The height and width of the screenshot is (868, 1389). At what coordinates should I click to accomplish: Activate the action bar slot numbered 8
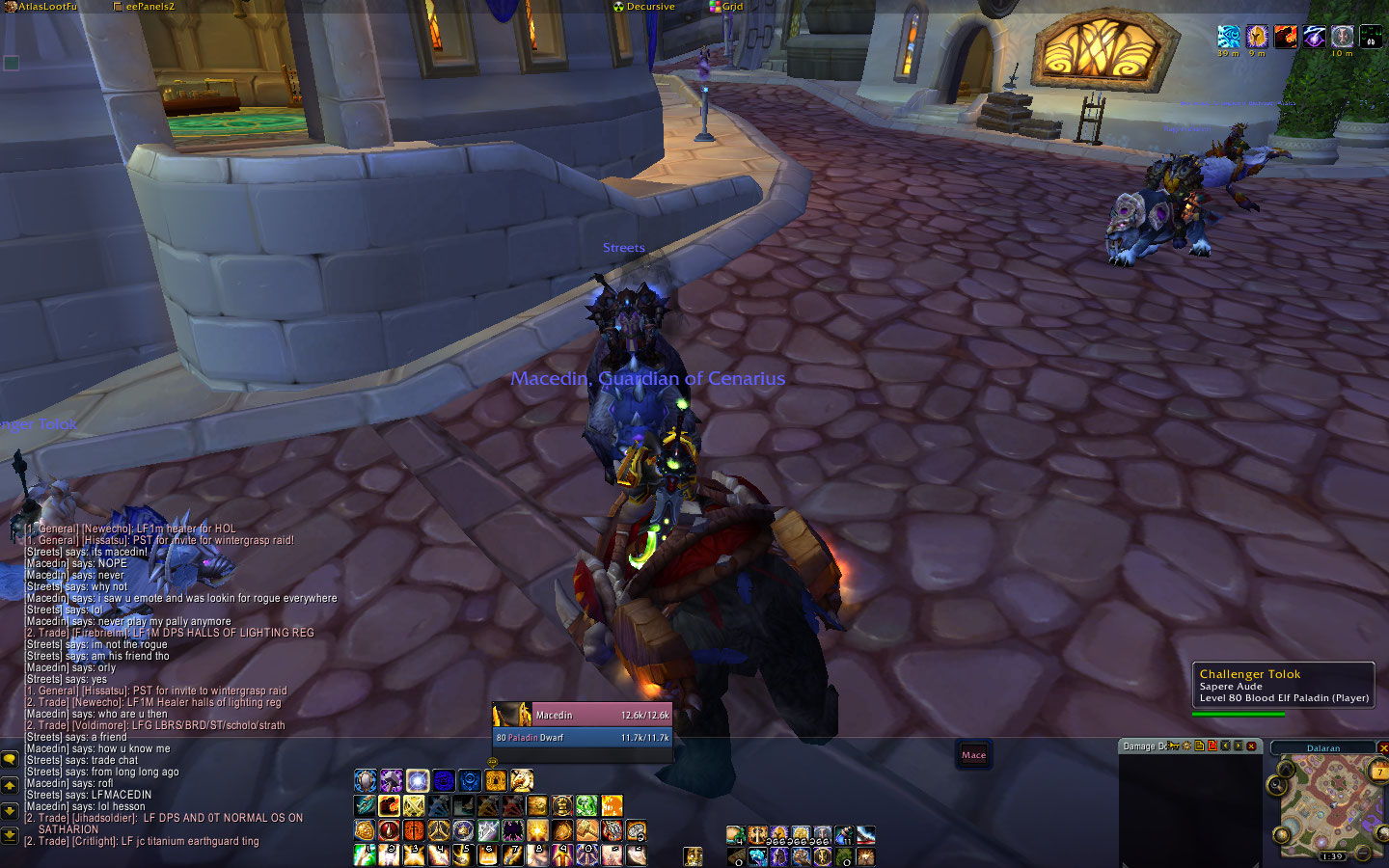(537, 854)
